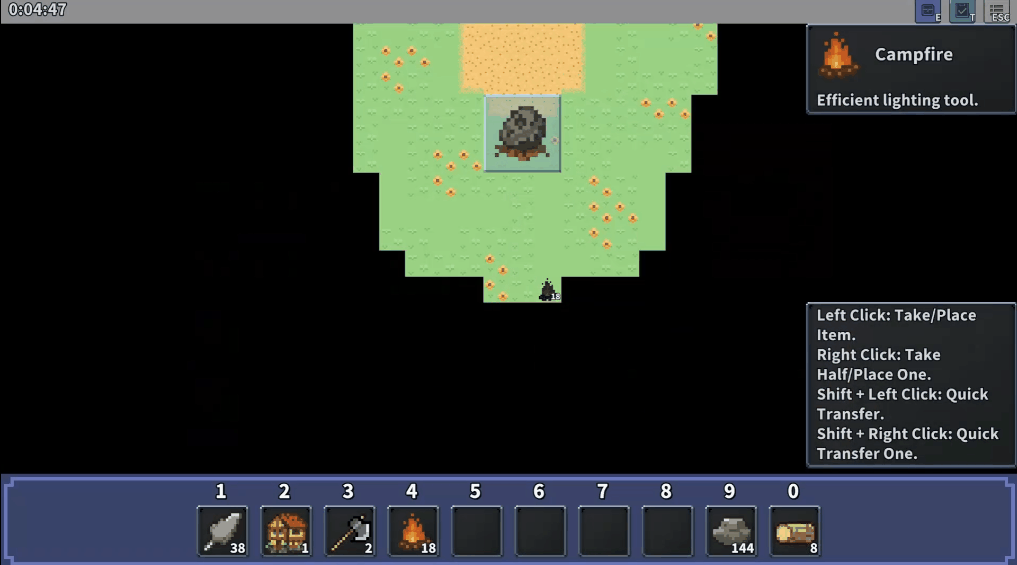
Task: Pick the house item in hotbar slot 2
Action: tap(285, 531)
